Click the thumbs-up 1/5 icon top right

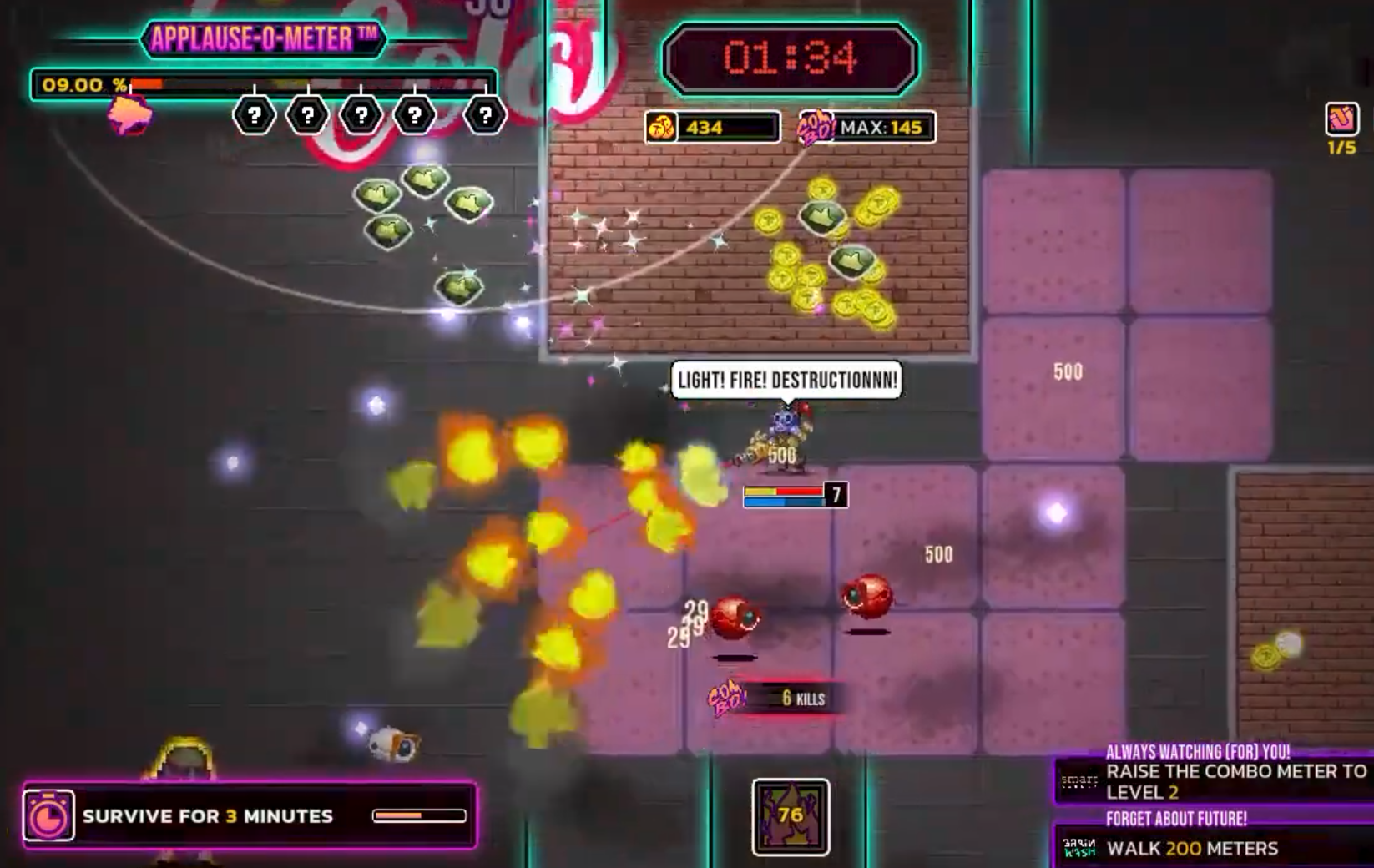(1341, 117)
